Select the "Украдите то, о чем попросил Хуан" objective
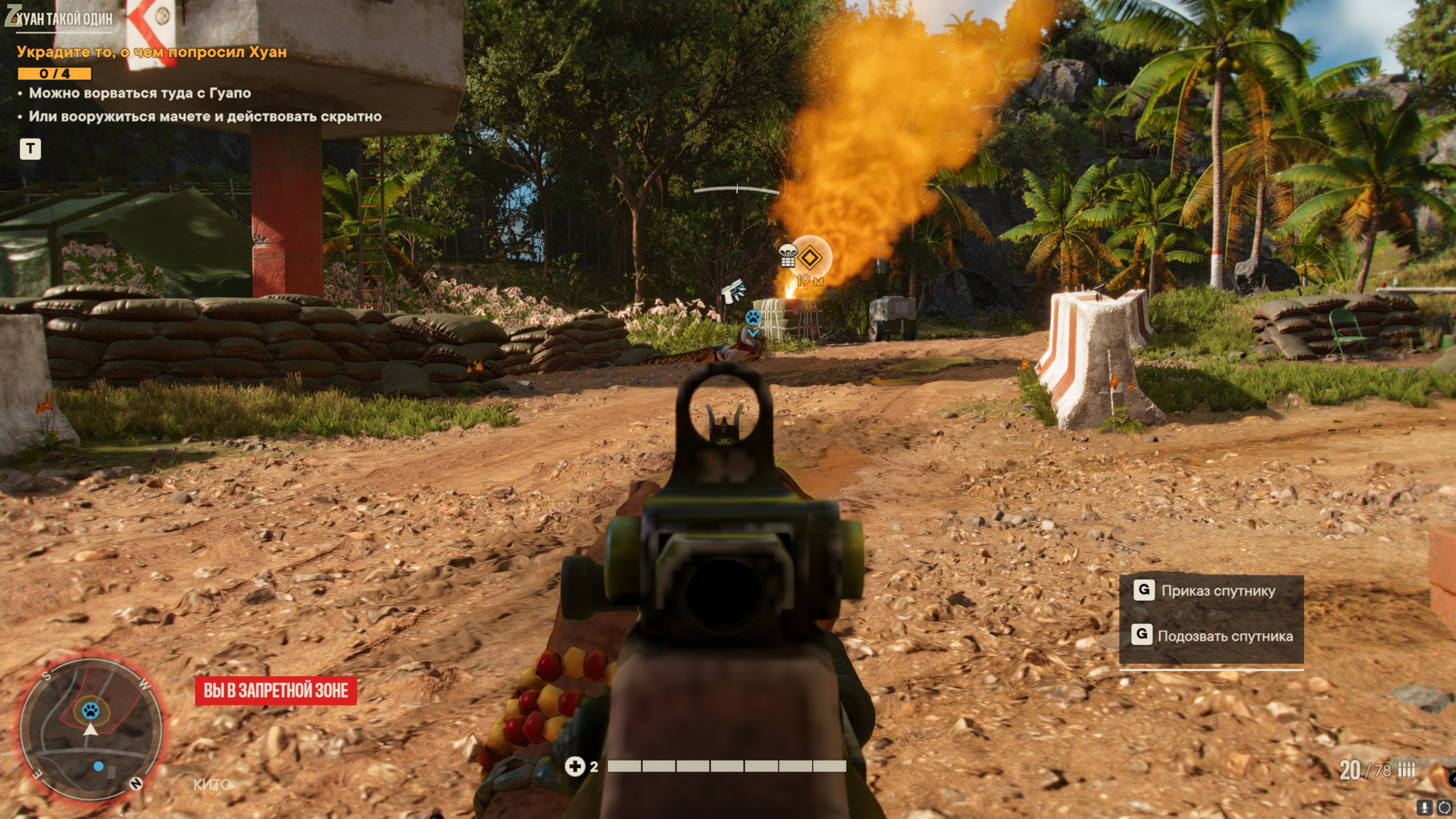The height and width of the screenshot is (819, 1456). 152,52
